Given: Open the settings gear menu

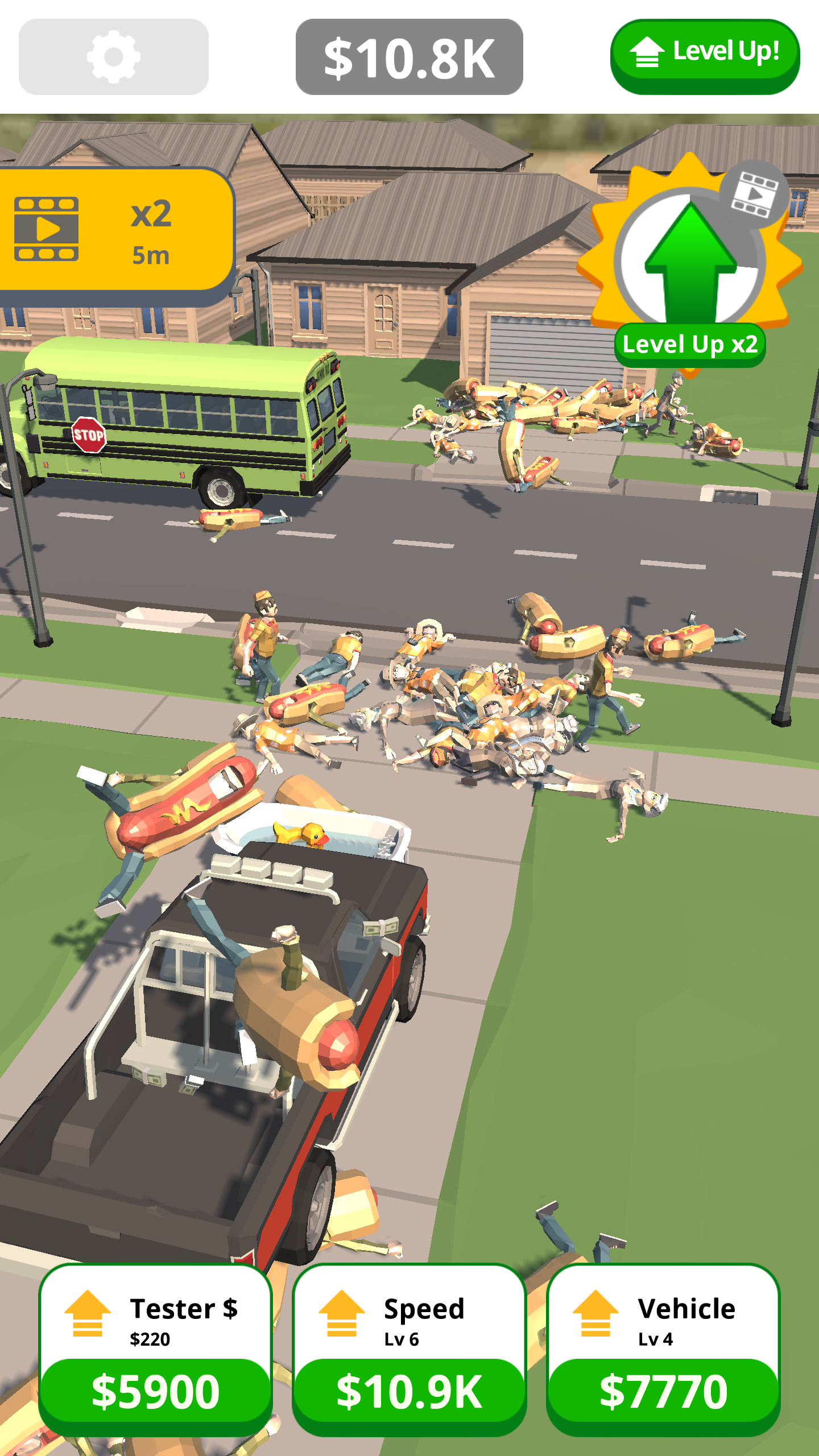Looking at the screenshot, I should tap(111, 55).
